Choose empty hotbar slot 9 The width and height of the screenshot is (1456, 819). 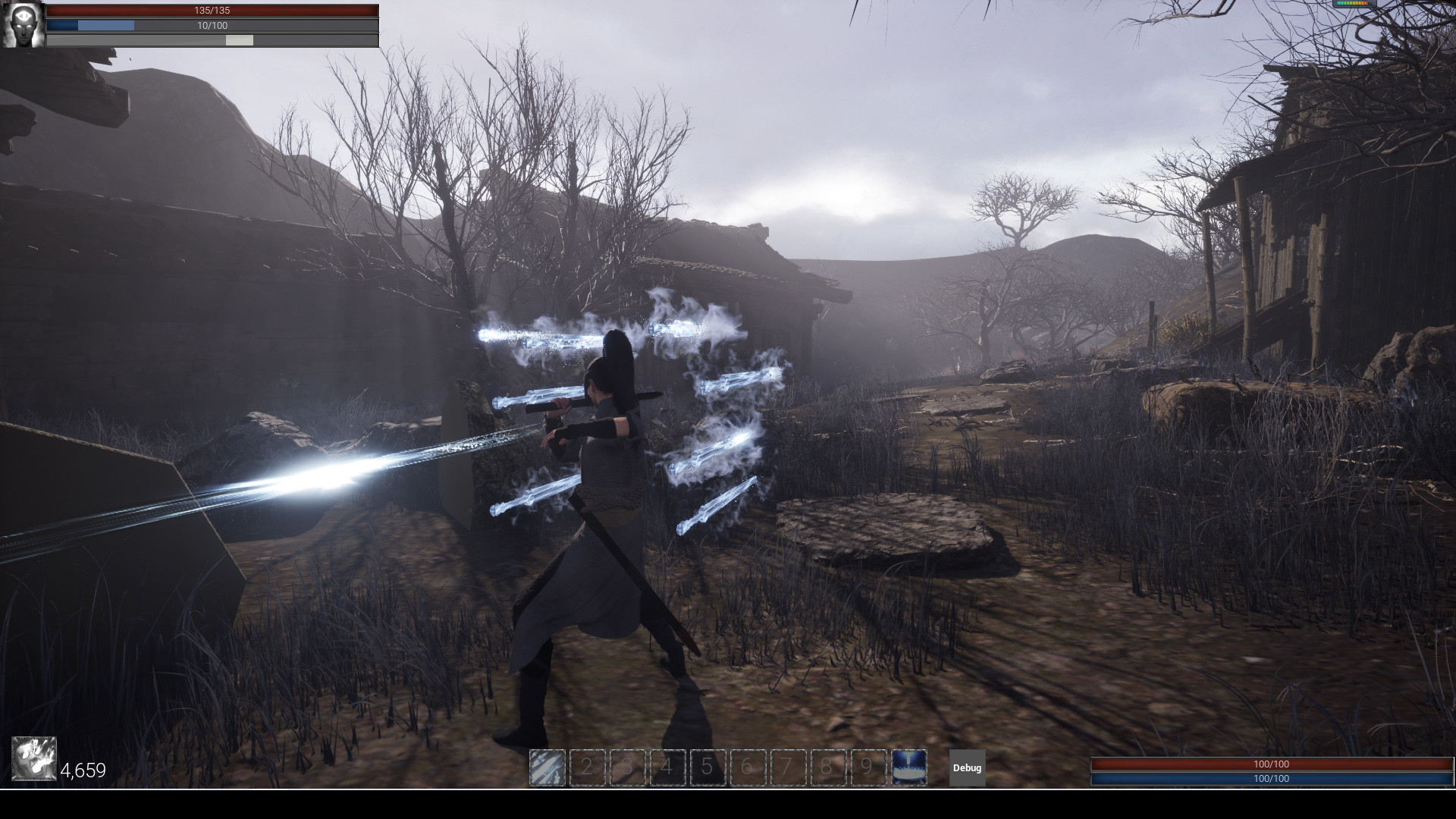coord(868,767)
